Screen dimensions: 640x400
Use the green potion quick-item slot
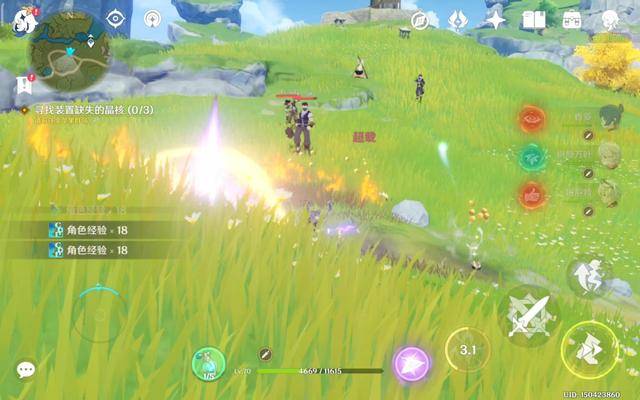[x=209, y=362]
